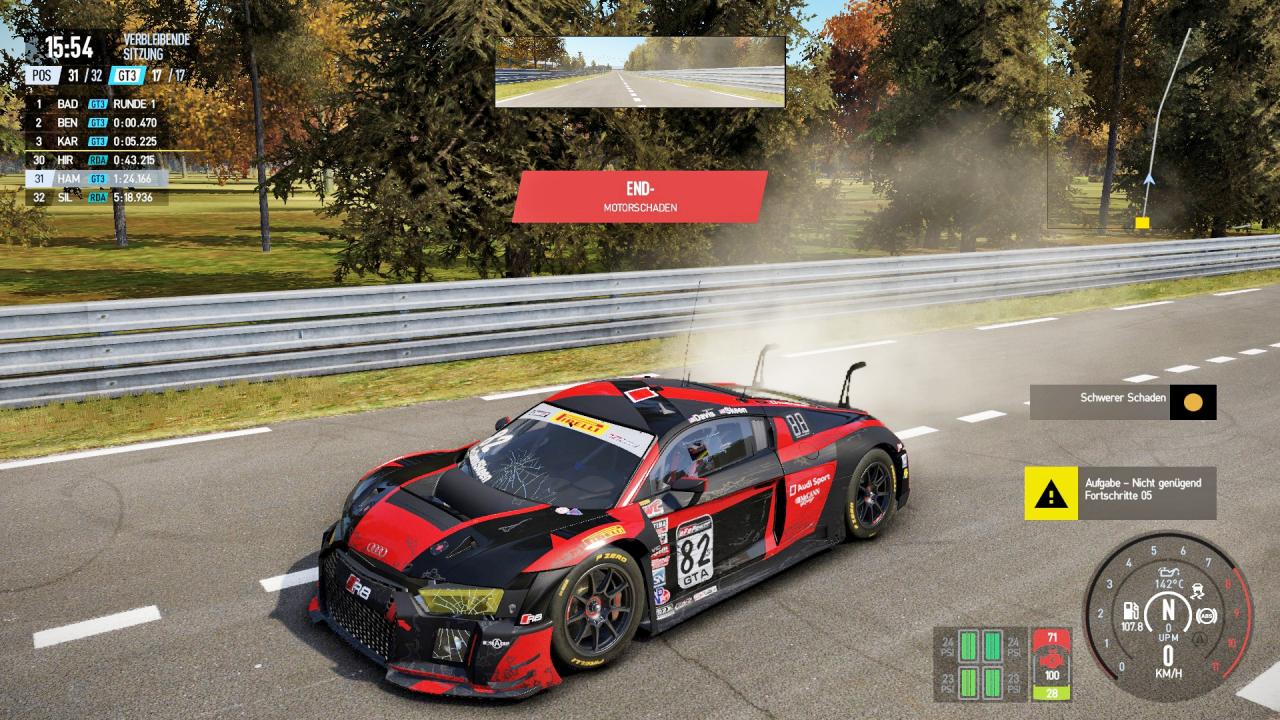This screenshot has height=720, width=1280.
Task: Select the Schwerer Schaden notification
Action: 1123,400
